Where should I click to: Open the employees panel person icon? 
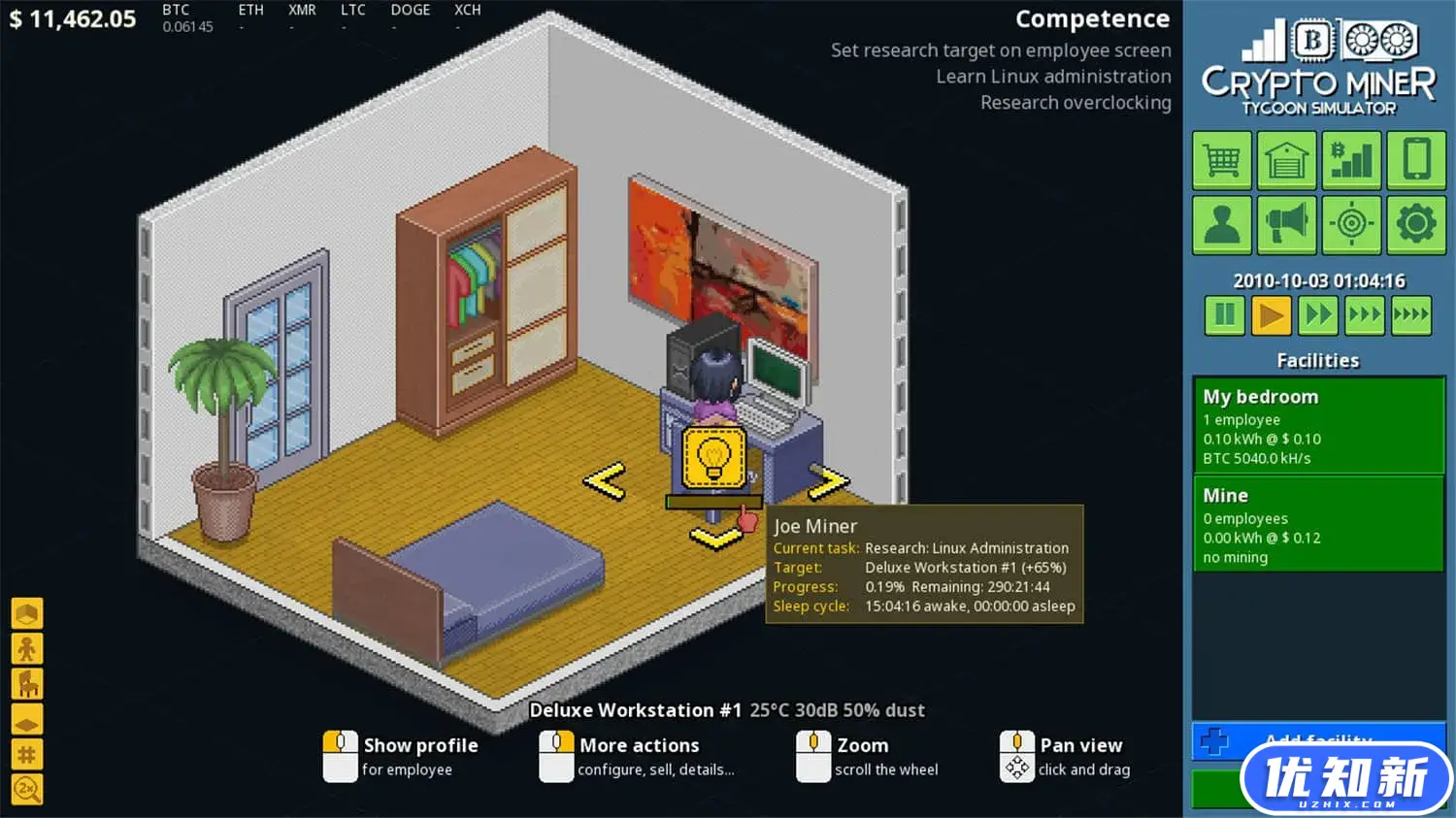point(1222,223)
